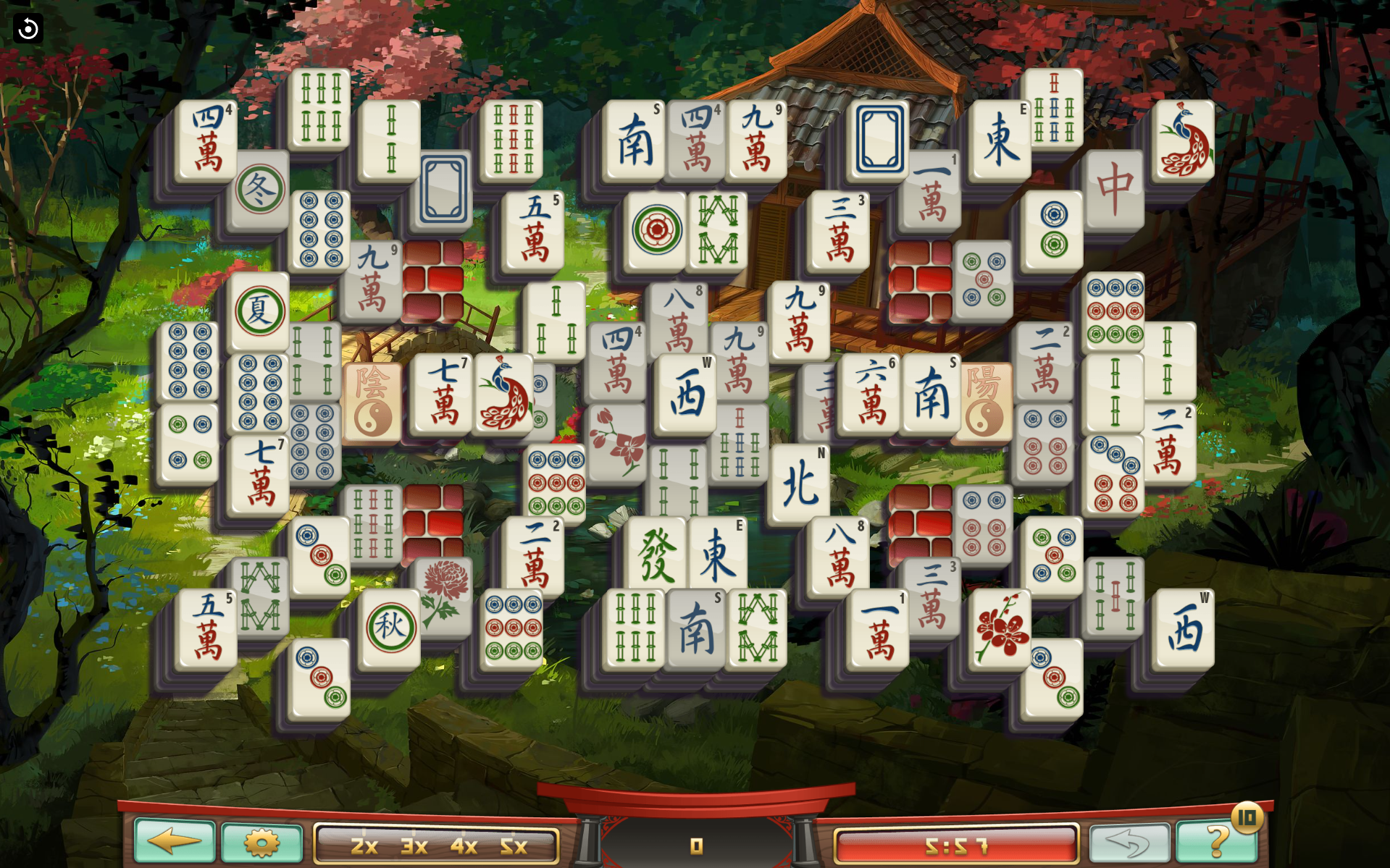Select the winter season tile
Image resolution: width=1390 pixels, height=868 pixels.
pyautogui.click(x=260, y=190)
